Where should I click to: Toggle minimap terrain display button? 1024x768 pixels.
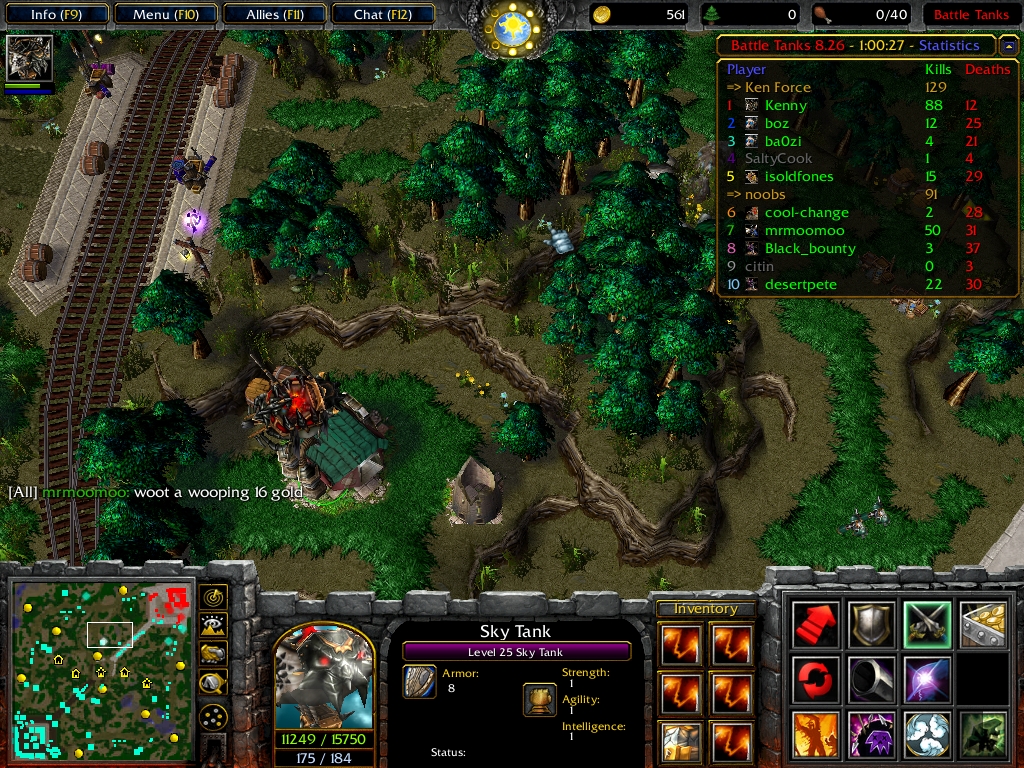coord(213,626)
